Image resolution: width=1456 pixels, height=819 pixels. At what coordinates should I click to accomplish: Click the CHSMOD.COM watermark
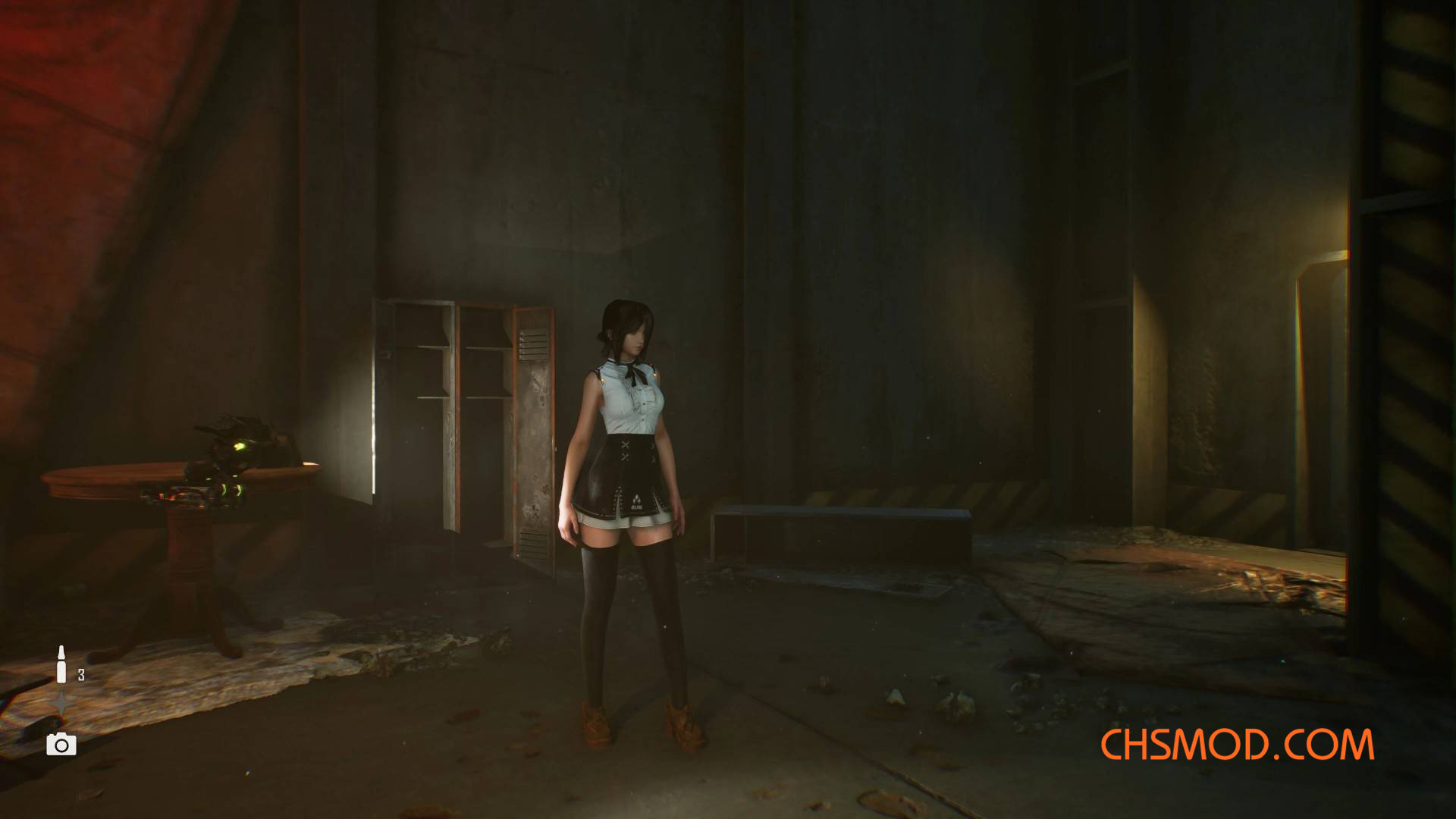[1237, 745]
